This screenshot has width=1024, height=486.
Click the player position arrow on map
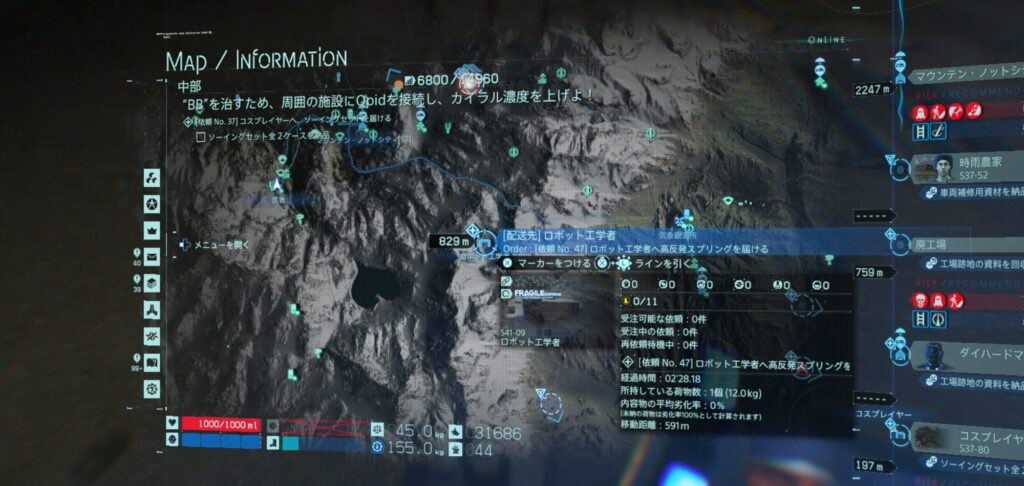coord(277,183)
